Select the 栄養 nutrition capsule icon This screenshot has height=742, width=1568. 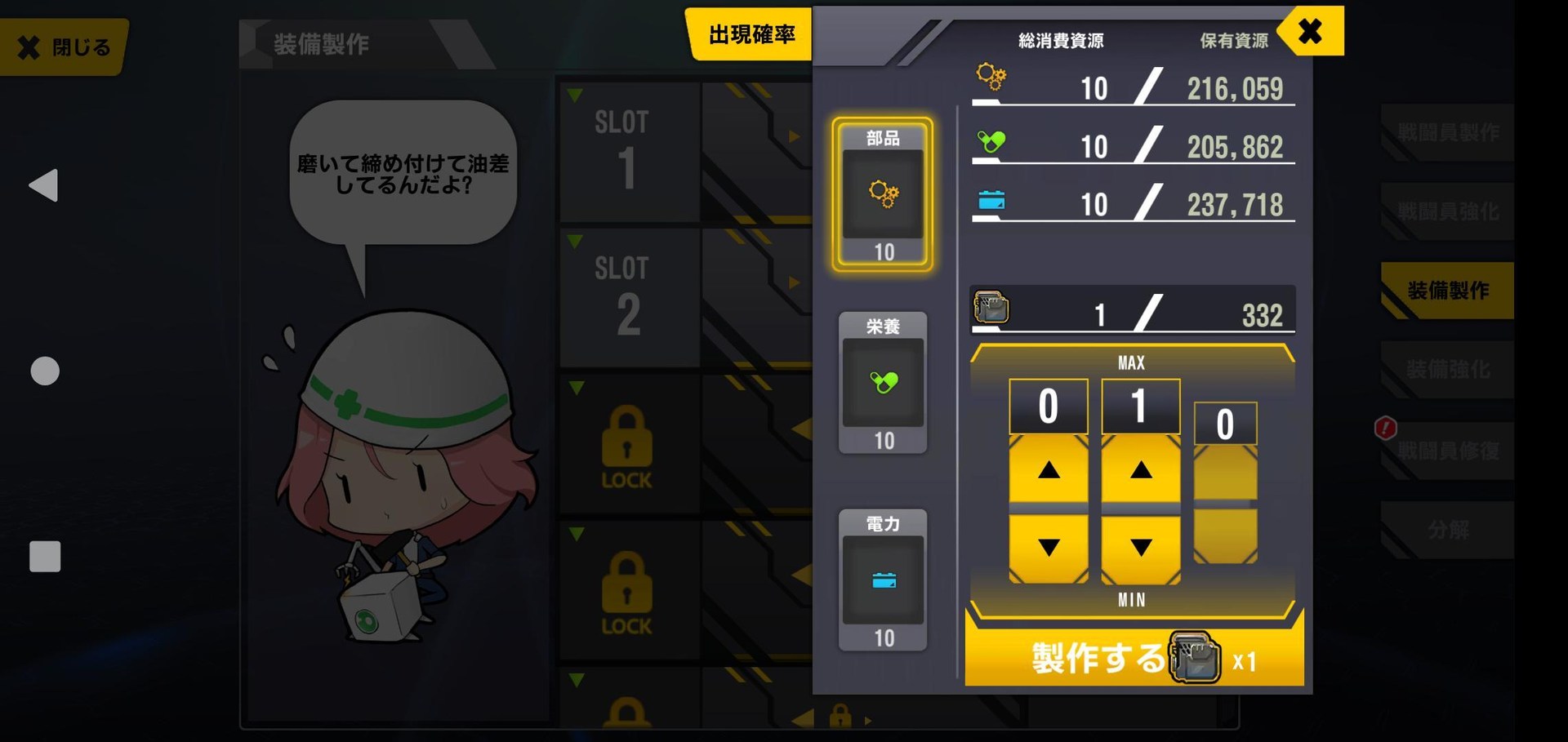tap(883, 382)
